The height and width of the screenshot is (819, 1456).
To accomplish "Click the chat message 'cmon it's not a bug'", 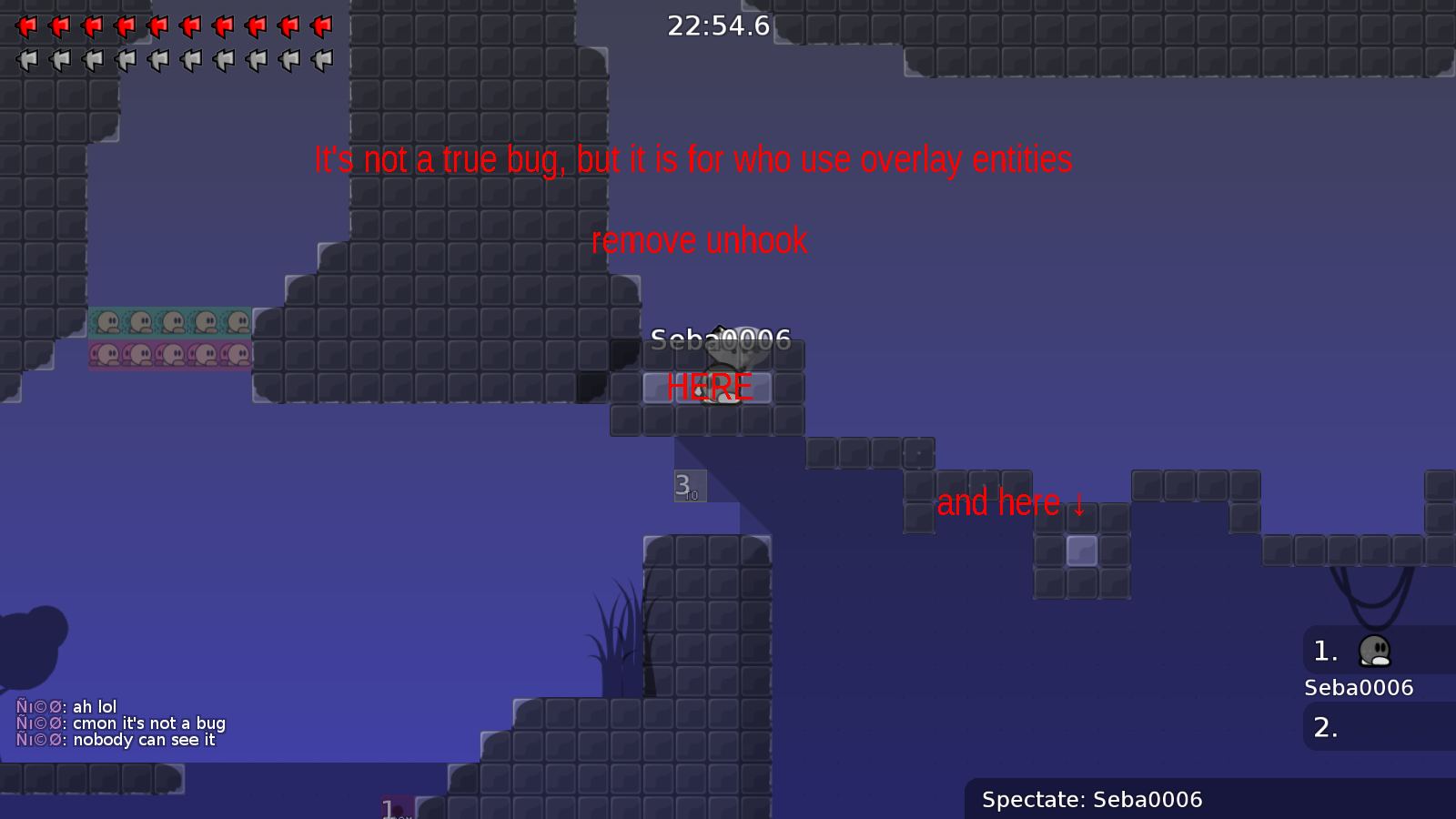I will tap(123, 723).
